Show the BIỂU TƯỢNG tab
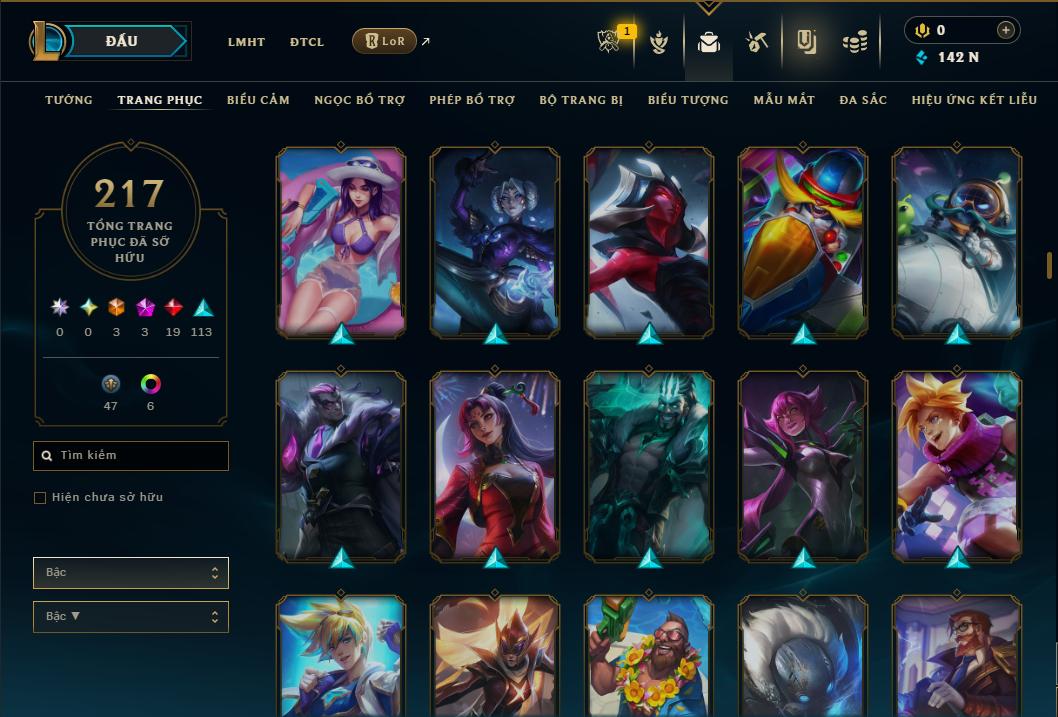Image resolution: width=1058 pixels, height=717 pixels. pos(688,100)
